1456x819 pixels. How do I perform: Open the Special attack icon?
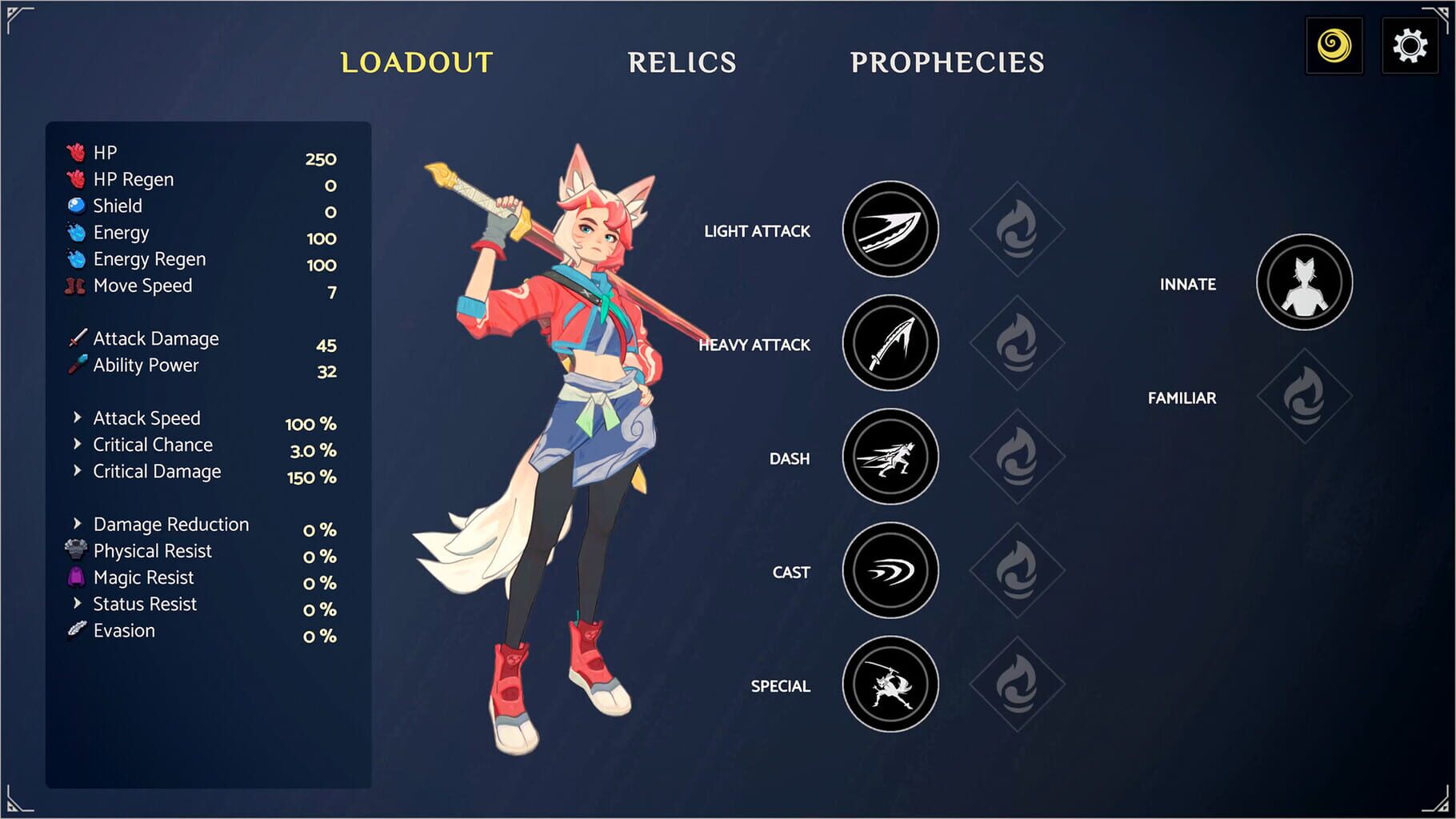pyautogui.click(x=890, y=686)
